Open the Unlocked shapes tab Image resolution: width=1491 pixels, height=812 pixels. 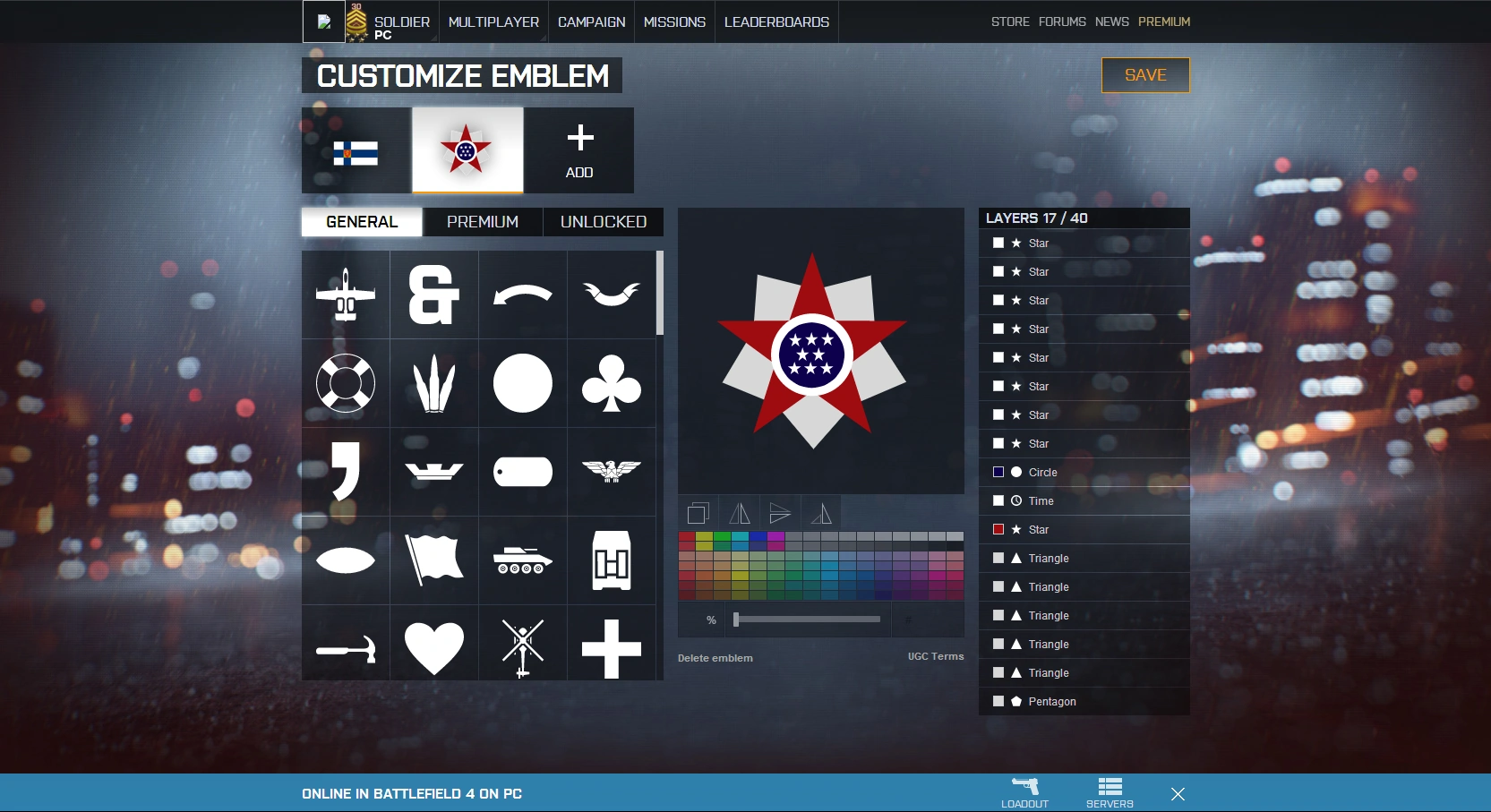point(603,222)
